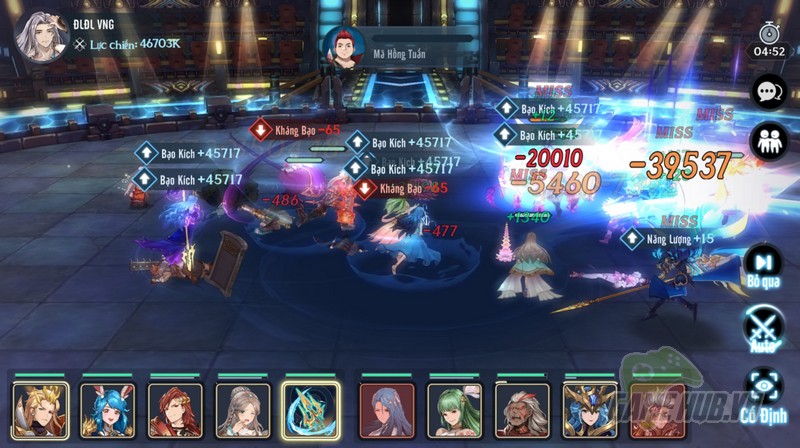The image size is (800, 448).
Task: Open the chat speech bubble
Action: pyautogui.click(x=768, y=92)
